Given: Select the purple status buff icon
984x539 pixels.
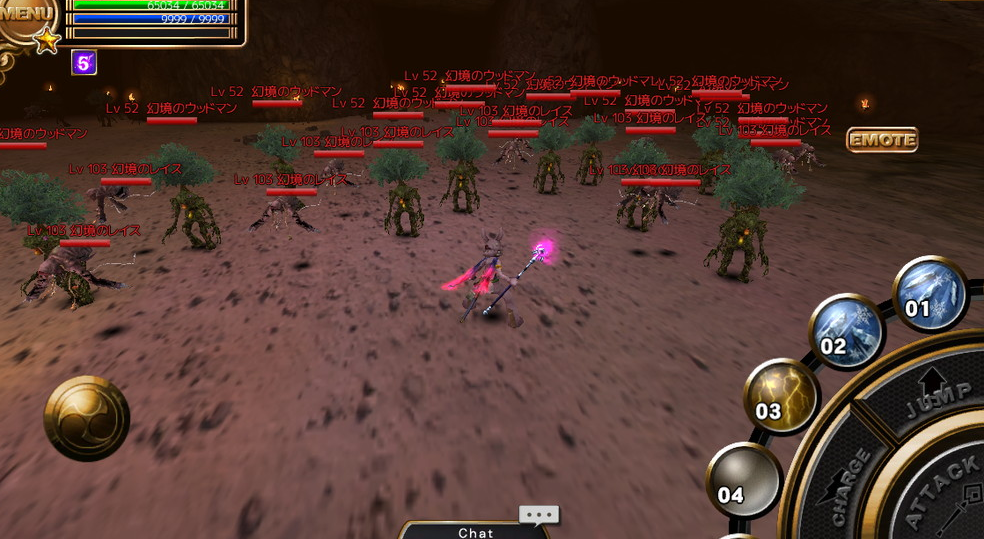Looking at the screenshot, I should (84, 63).
